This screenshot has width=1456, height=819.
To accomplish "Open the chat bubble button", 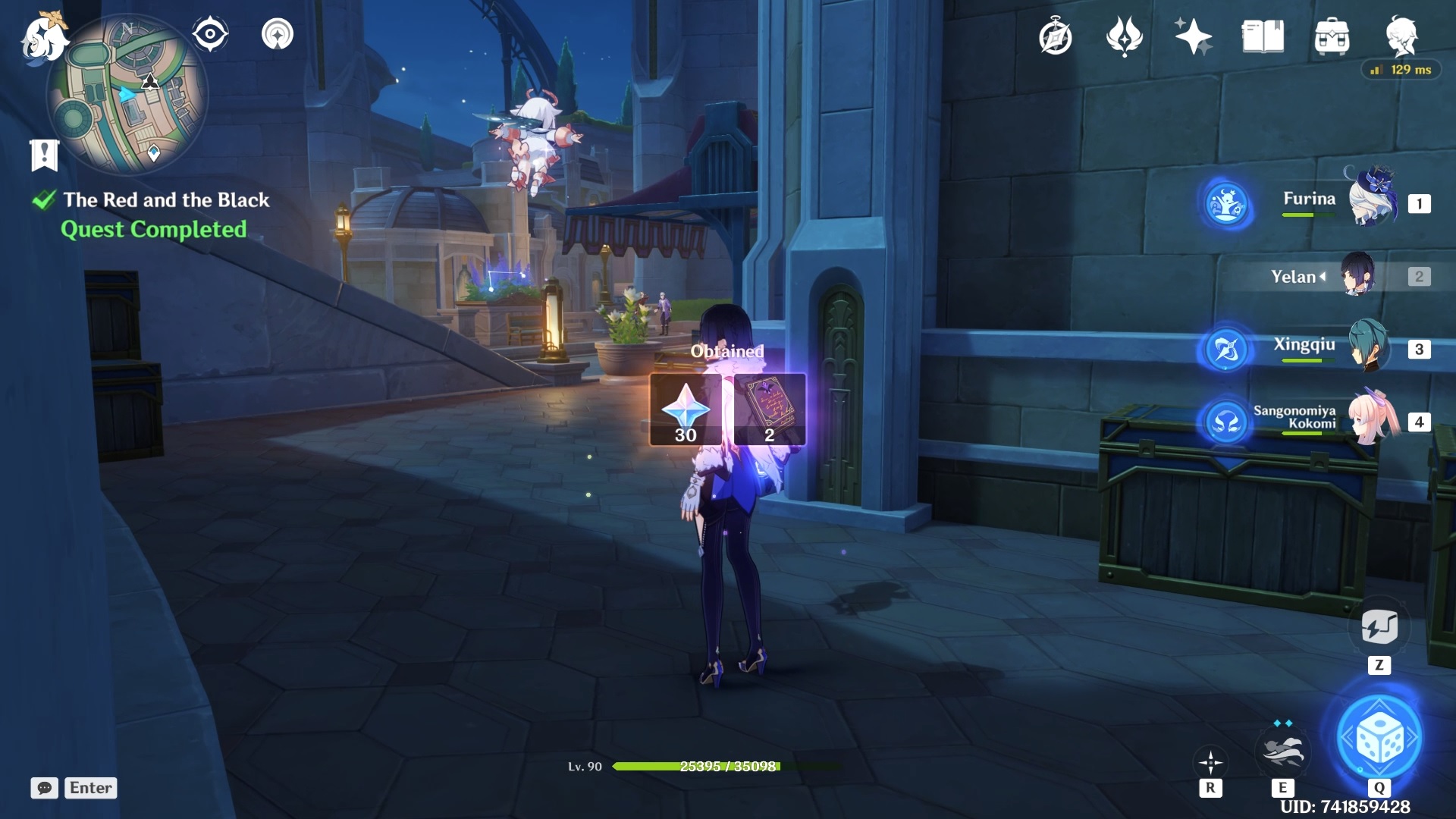I will [x=44, y=788].
